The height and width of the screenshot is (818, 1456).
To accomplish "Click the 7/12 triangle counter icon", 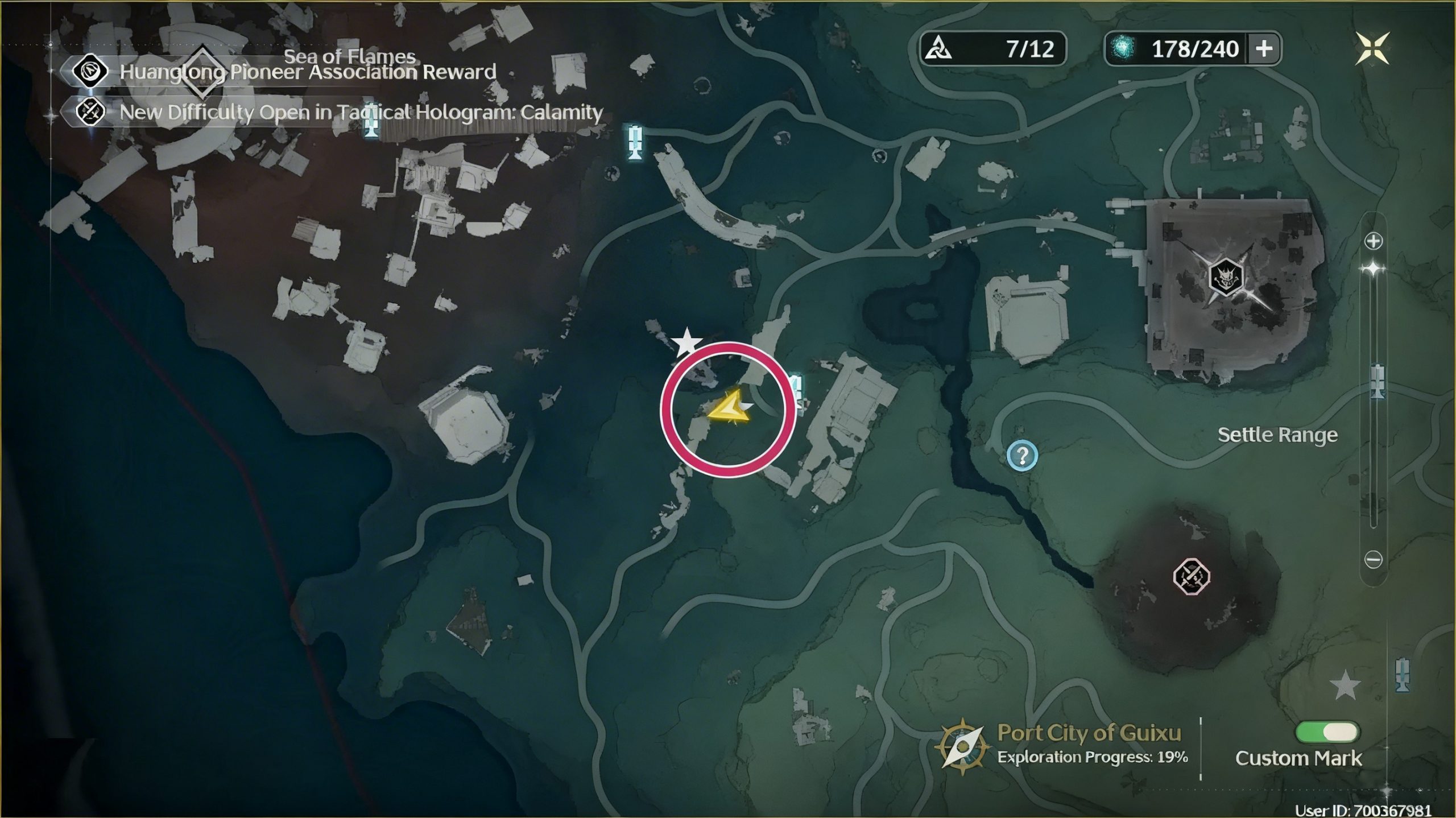I will [x=938, y=49].
